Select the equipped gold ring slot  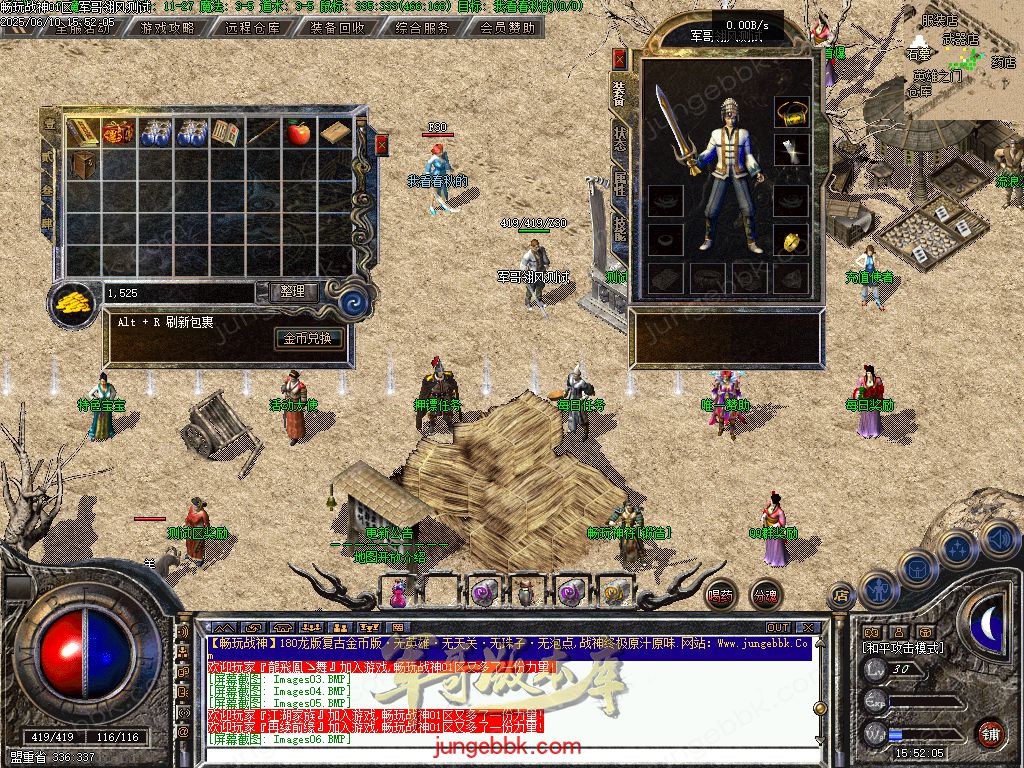[791, 241]
